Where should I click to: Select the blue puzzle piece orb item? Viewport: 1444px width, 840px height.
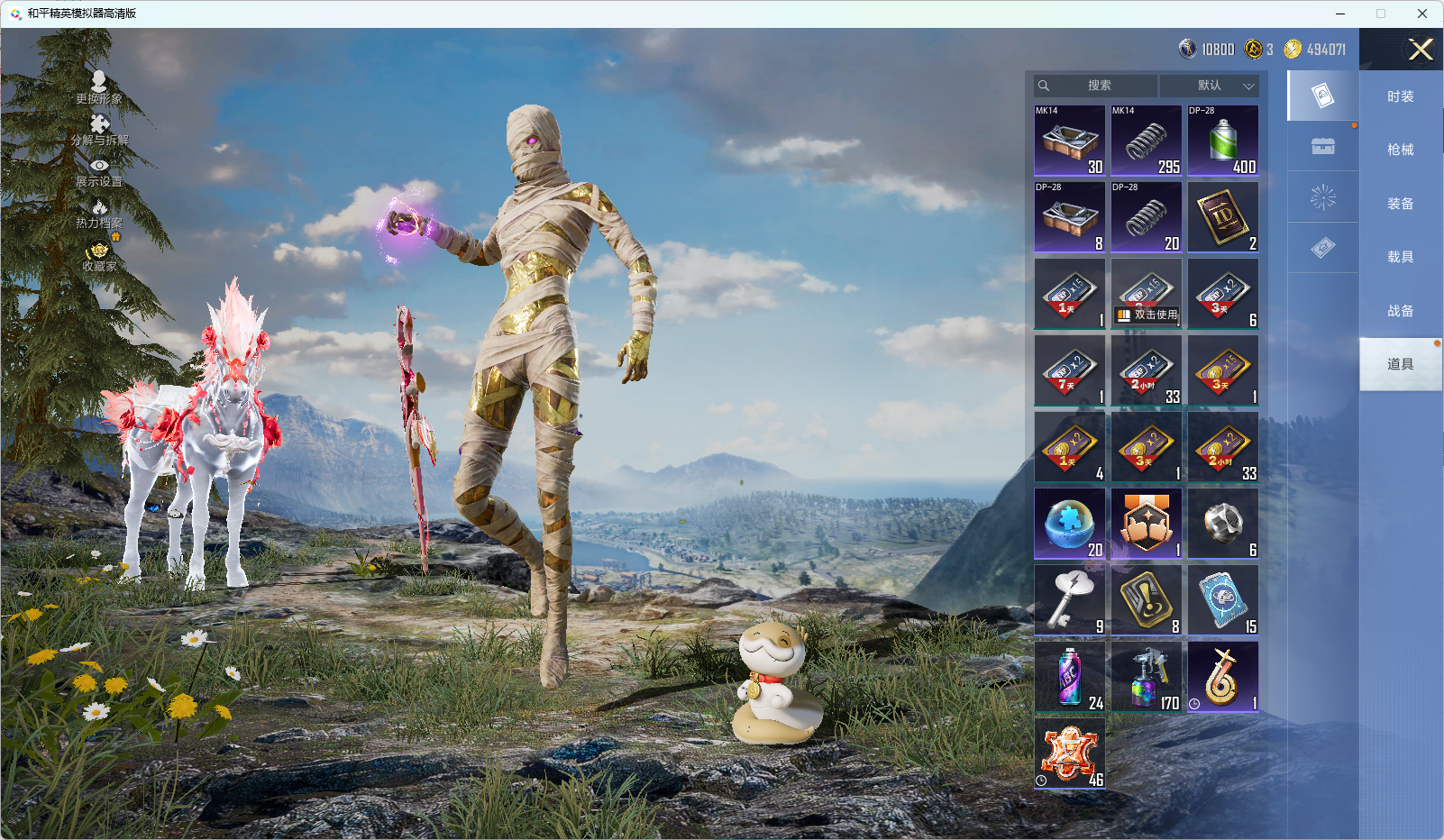1070,523
